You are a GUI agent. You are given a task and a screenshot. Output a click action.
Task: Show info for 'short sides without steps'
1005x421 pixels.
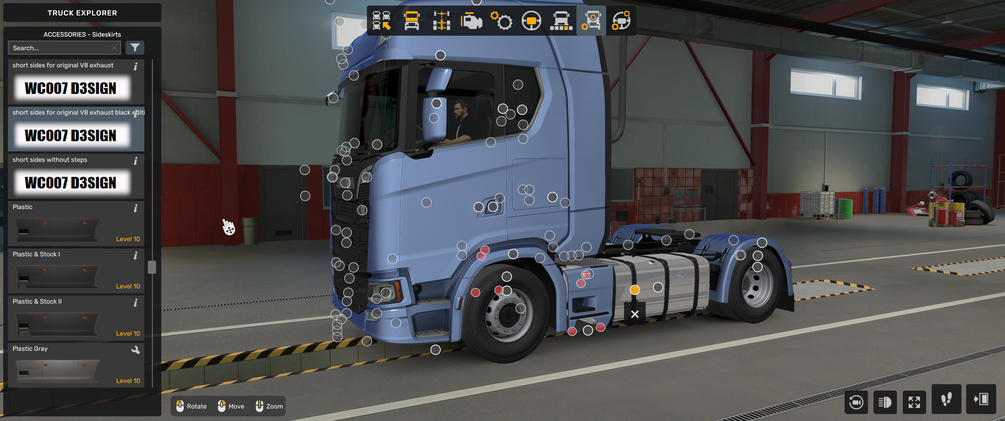point(136,160)
